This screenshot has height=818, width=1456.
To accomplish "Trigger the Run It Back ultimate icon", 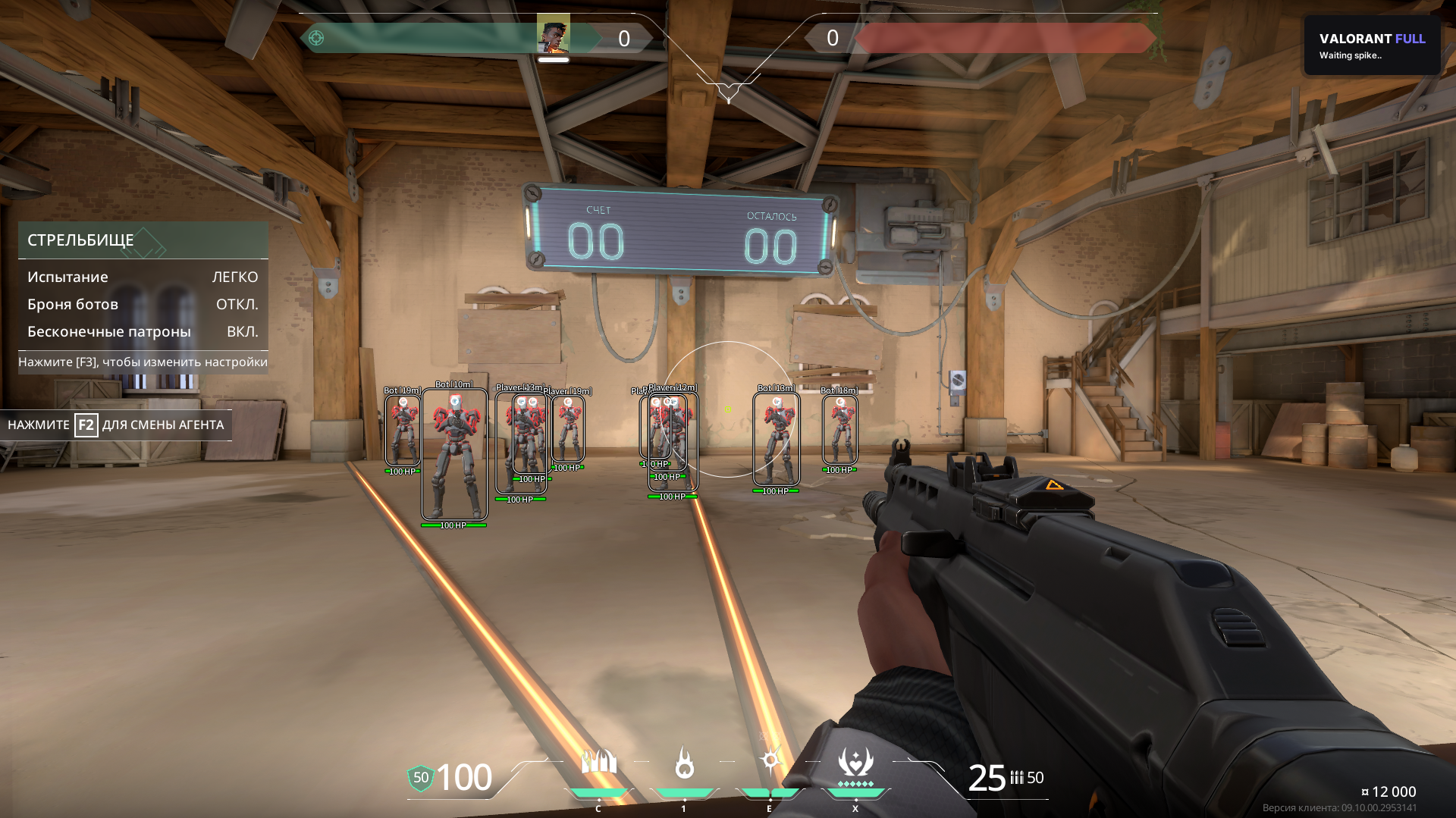I will coord(855,763).
